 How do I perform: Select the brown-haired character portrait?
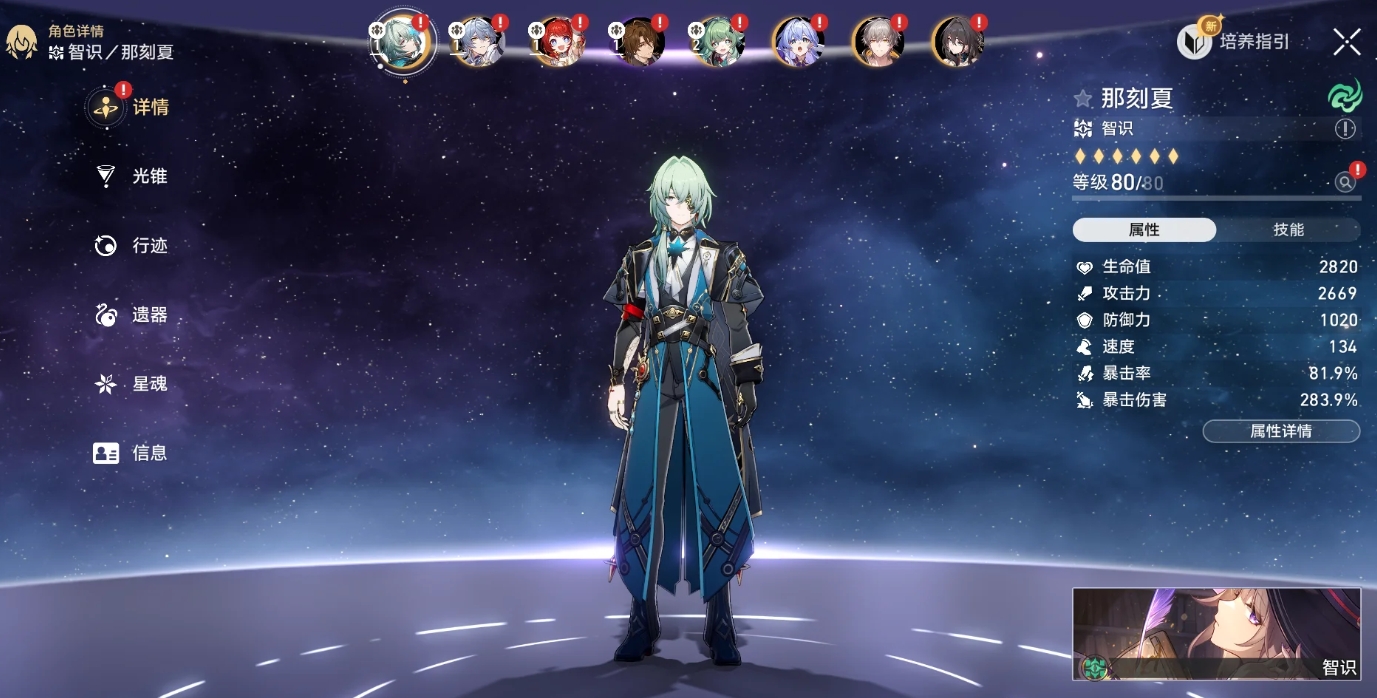(639, 42)
